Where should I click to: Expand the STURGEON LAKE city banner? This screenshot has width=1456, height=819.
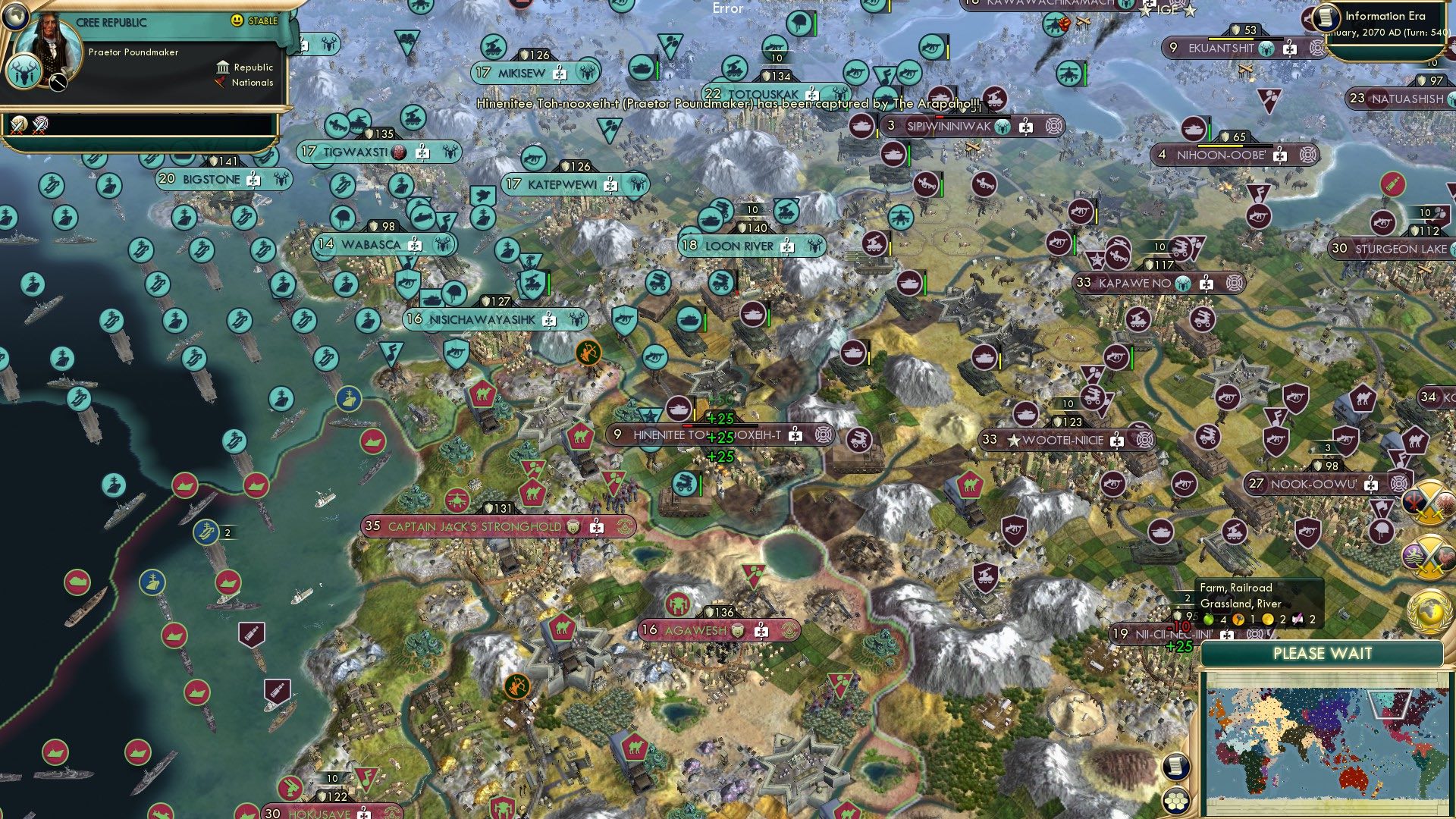pyautogui.click(x=1394, y=248)
